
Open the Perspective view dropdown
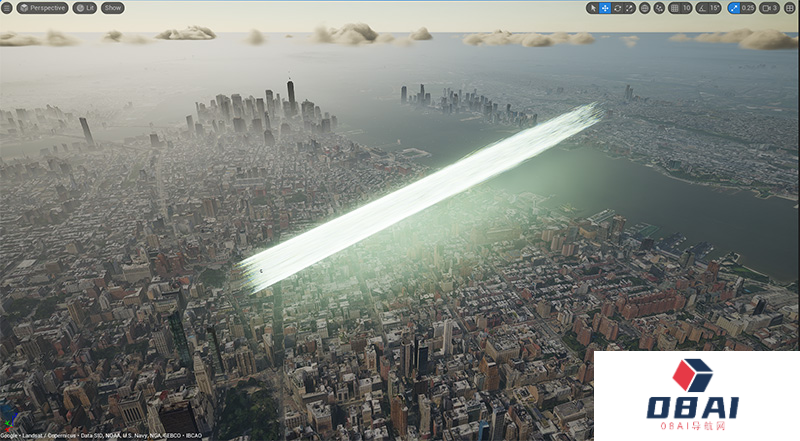42,8
